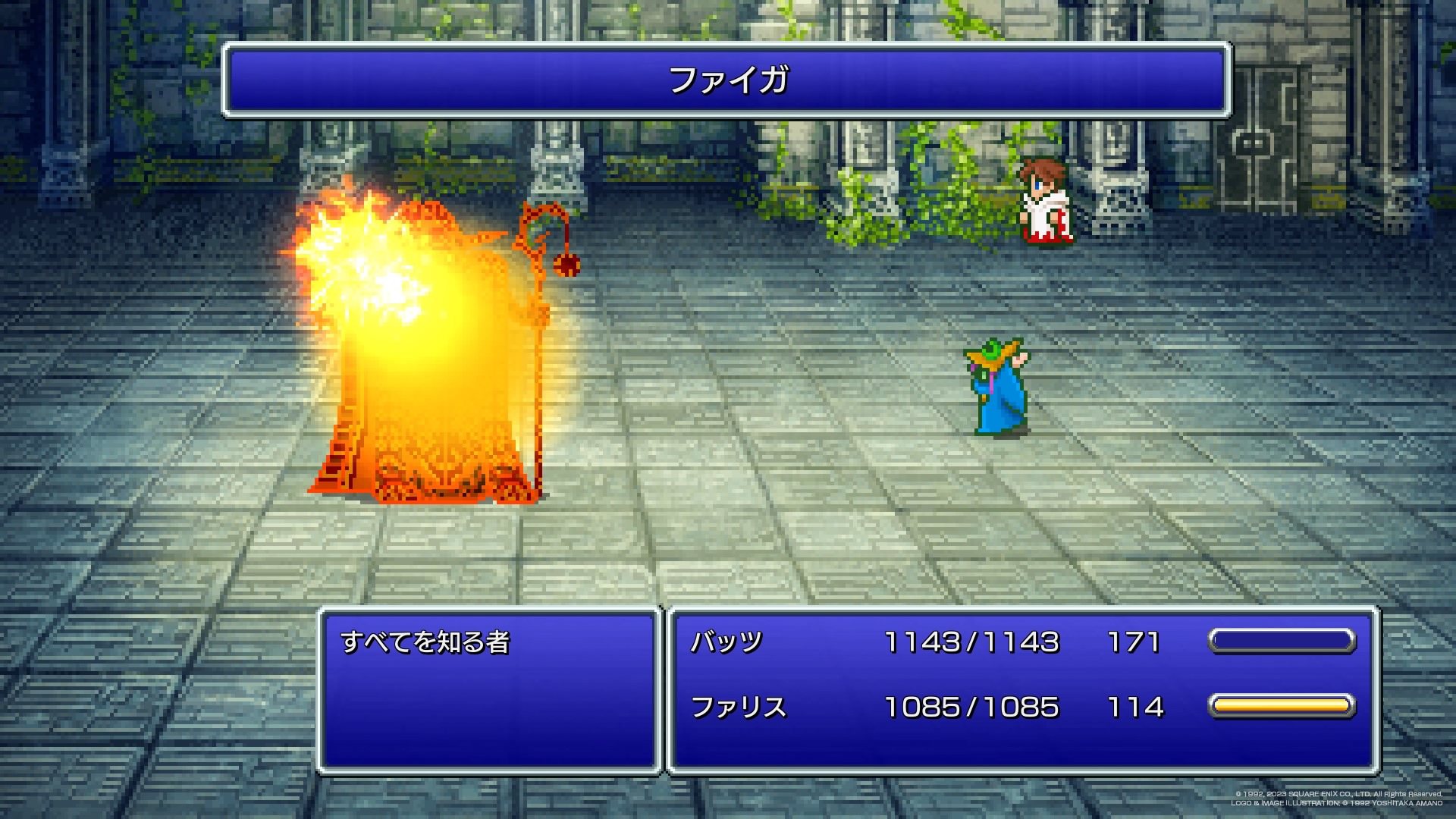Select バッツ in the party list
The width and height of the screenshot is (1456, 819).
pyautogui.click(x=726, y=642)
